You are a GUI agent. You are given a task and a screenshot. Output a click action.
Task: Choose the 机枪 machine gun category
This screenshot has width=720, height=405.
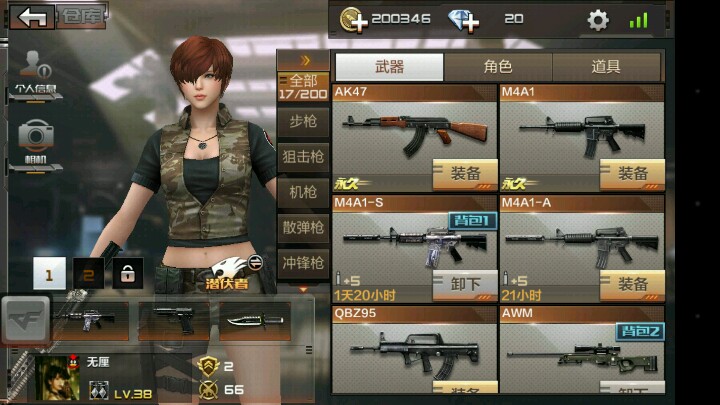[302, 191]
